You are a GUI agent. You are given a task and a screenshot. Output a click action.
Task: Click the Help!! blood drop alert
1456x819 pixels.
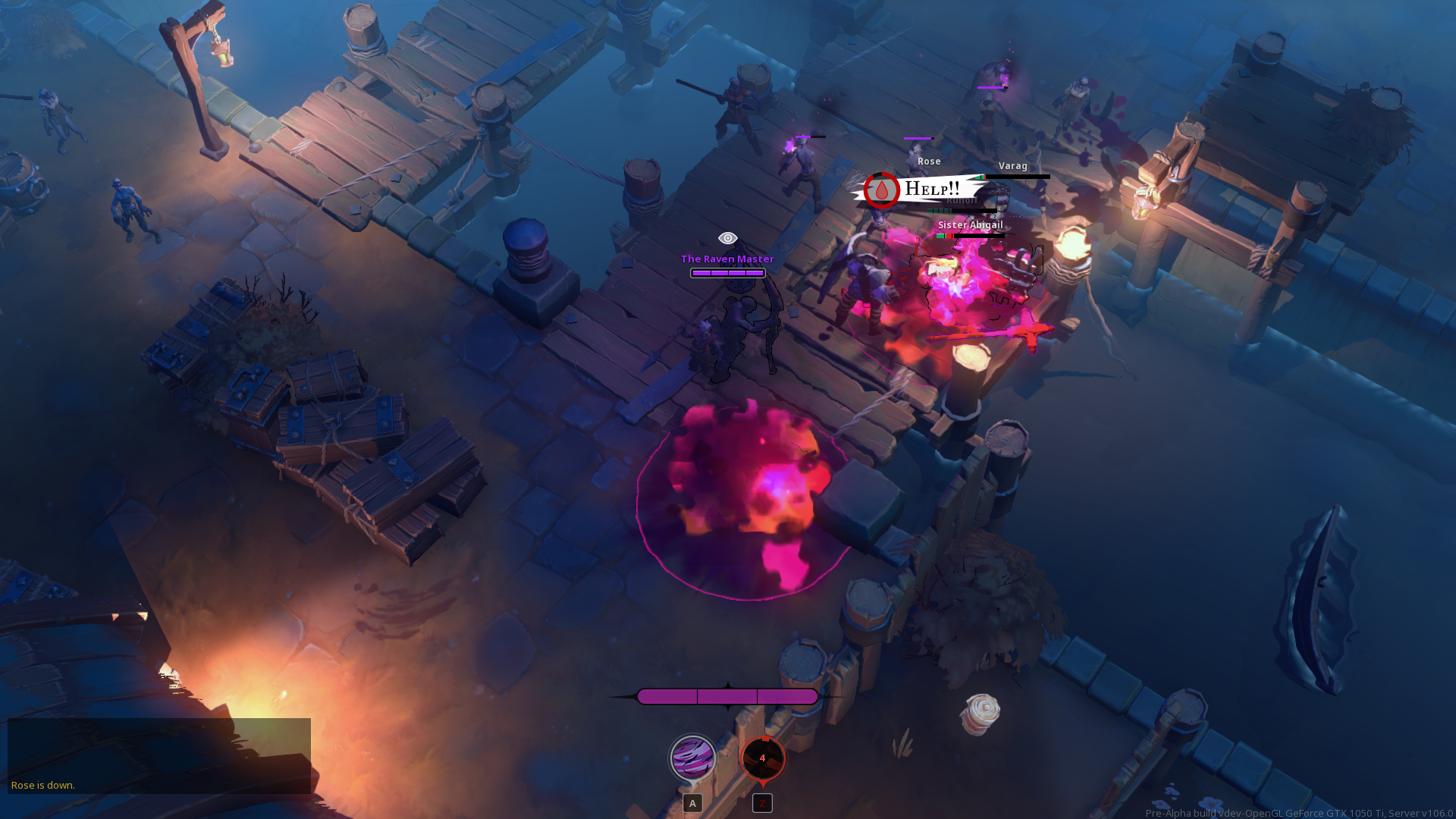click(882, 190)
